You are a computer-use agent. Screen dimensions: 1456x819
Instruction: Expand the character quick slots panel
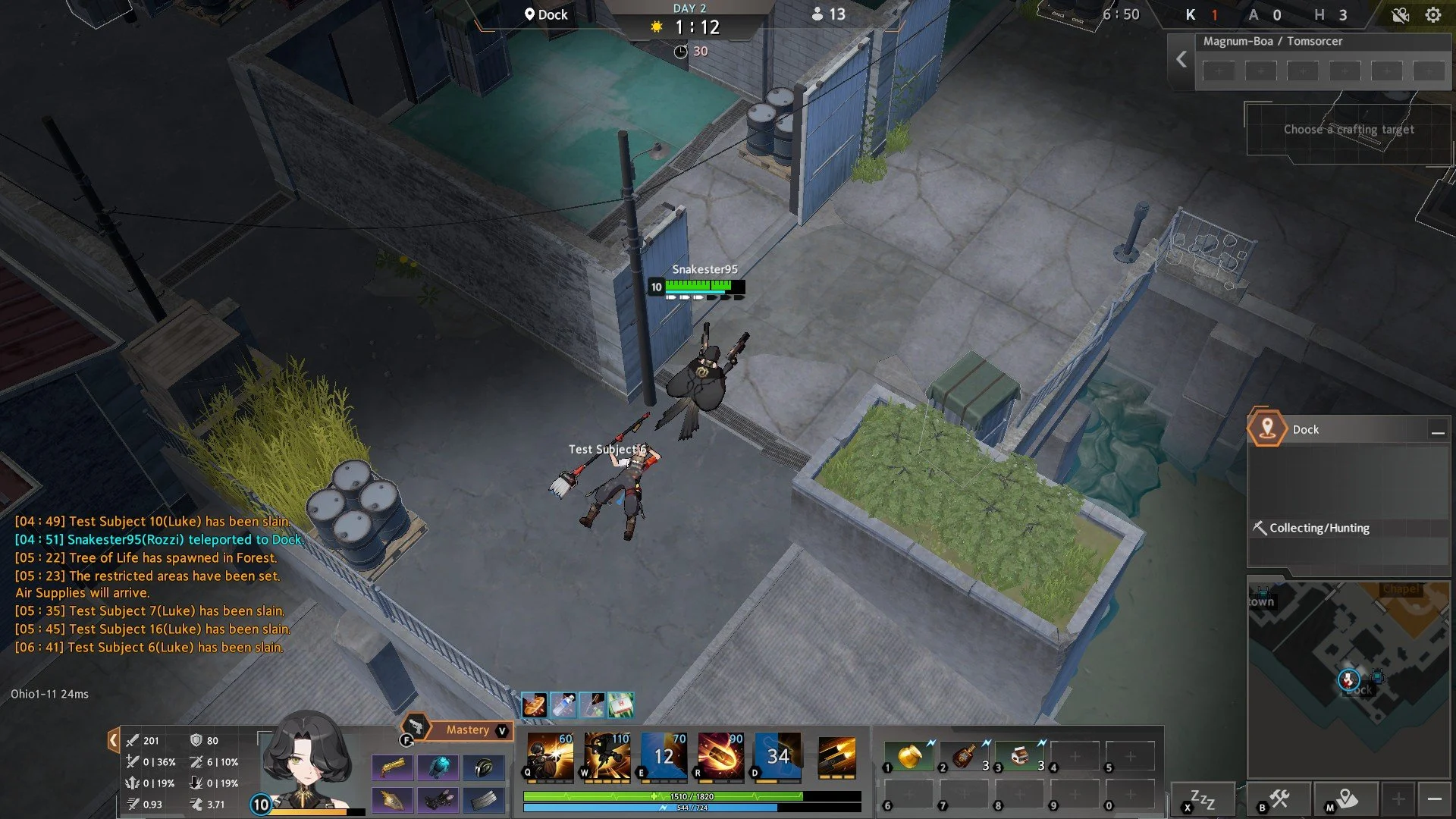pos(112,741)
